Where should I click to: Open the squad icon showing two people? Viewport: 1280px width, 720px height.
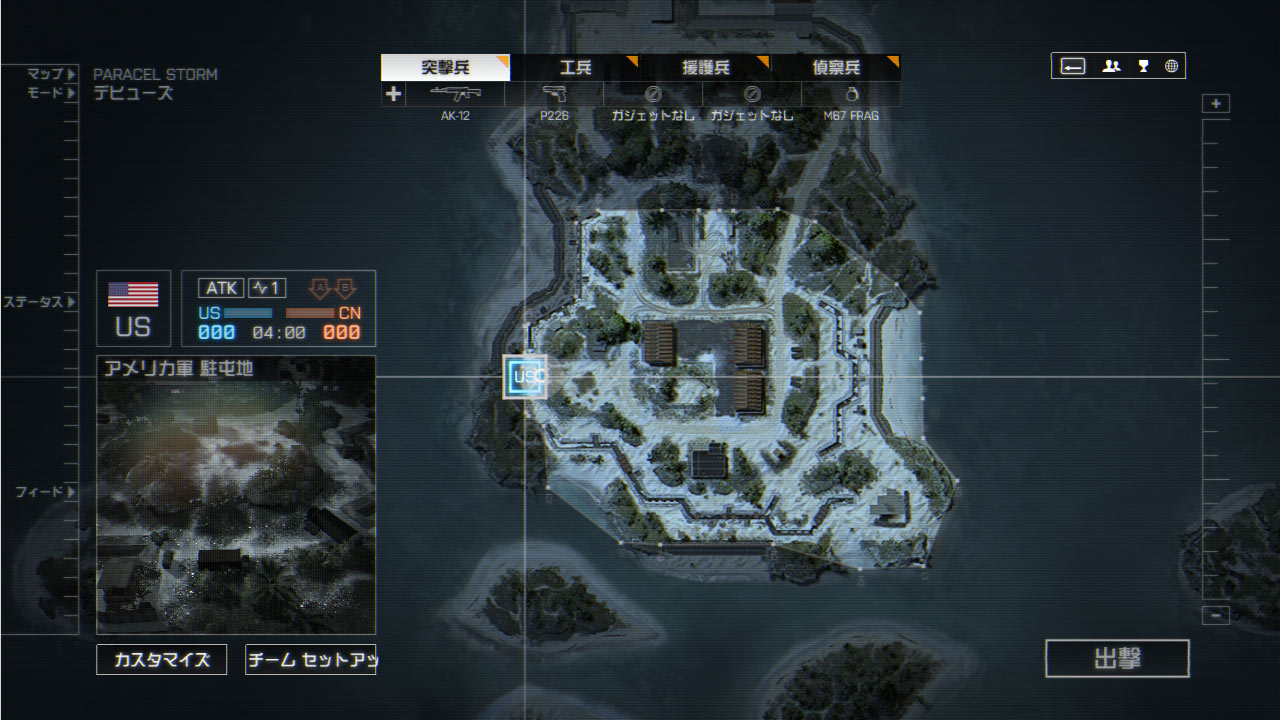coord(1111,66)
